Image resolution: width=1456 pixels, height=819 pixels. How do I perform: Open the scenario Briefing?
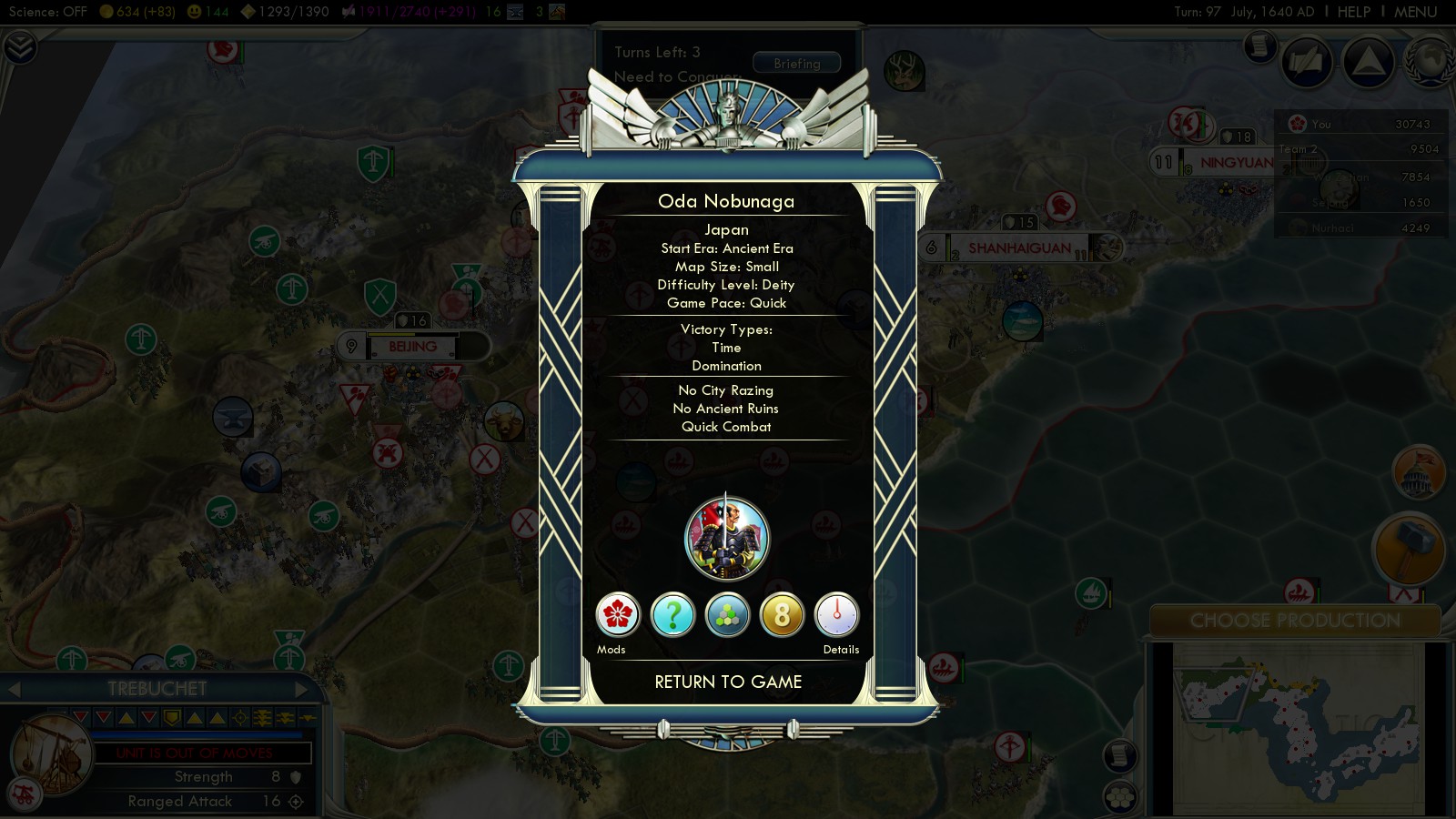[796, 64]
